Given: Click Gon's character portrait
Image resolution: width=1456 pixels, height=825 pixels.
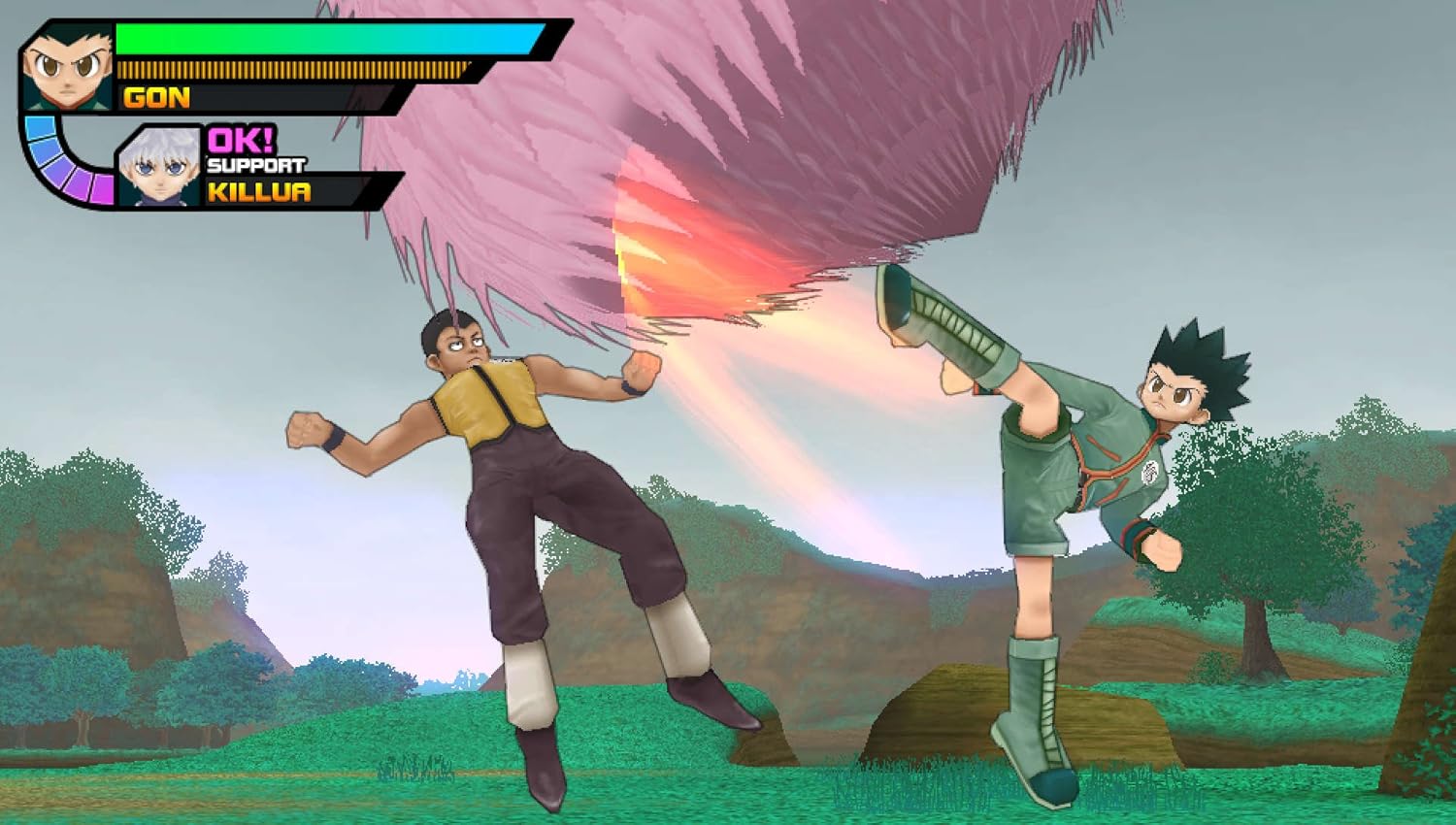Looking at the screenshot, I should (x=67, y=65).
